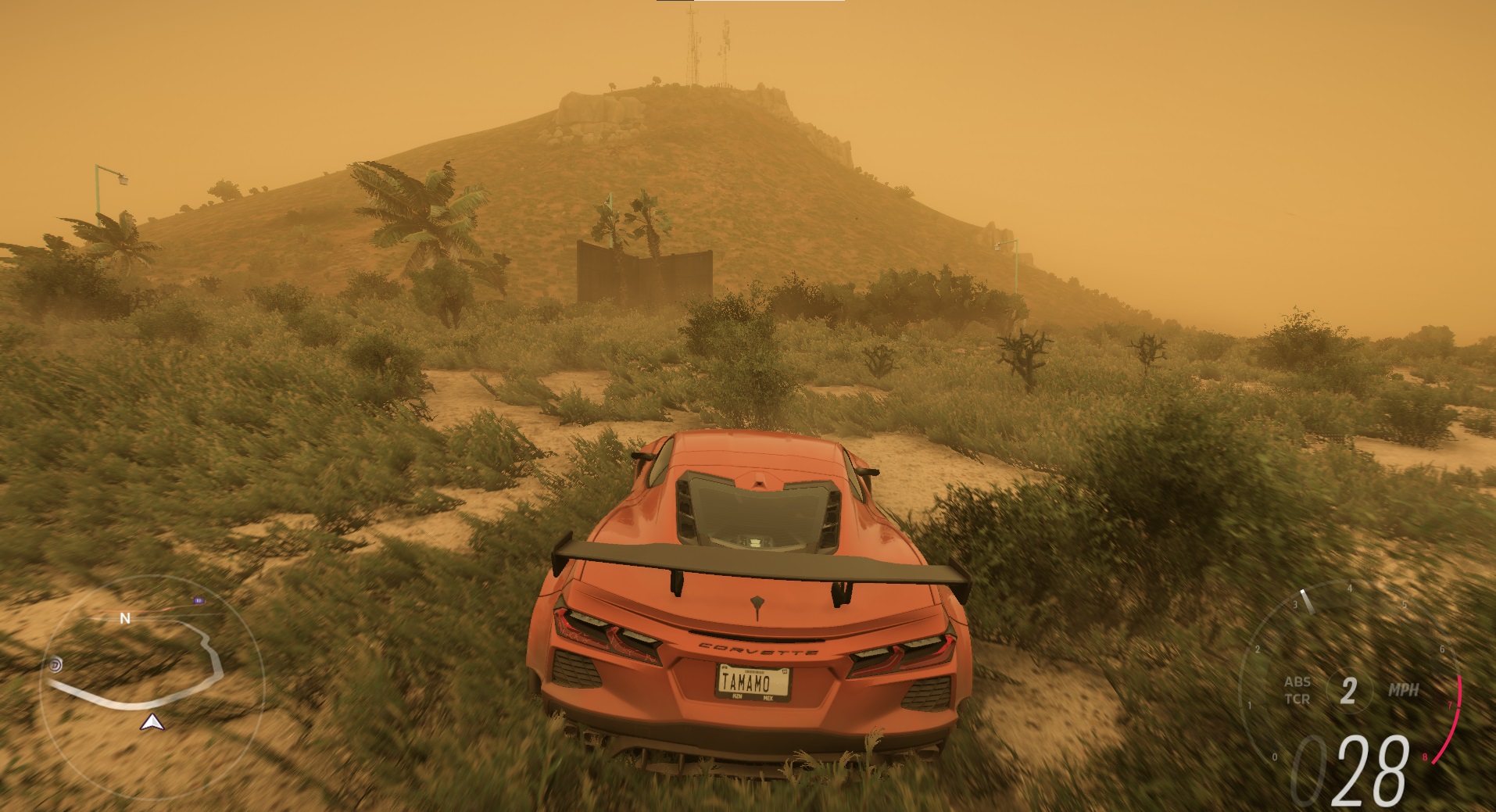Select the purple sign marker on minimap
Image resolution: width=1496 pixels, height=812 pixels.
(199, 601)
